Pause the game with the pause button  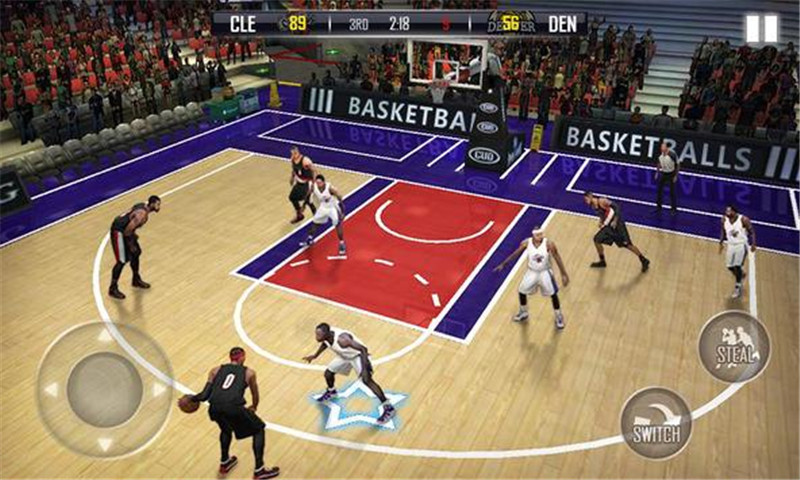pos(761,28)
